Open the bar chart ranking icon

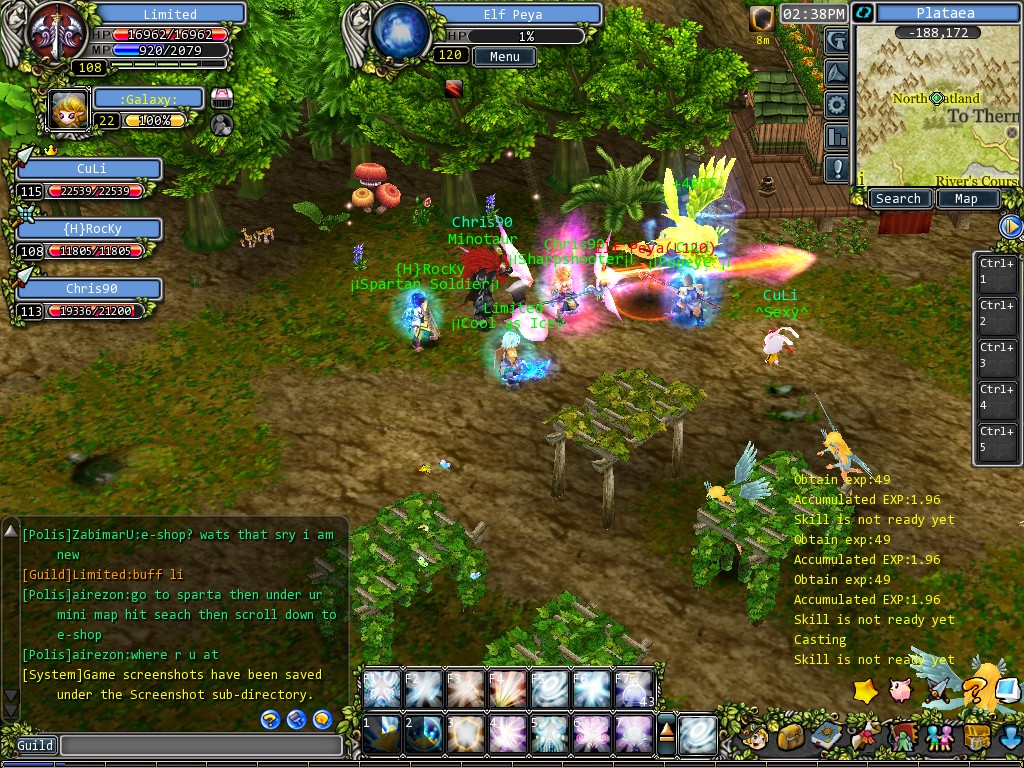837,136
